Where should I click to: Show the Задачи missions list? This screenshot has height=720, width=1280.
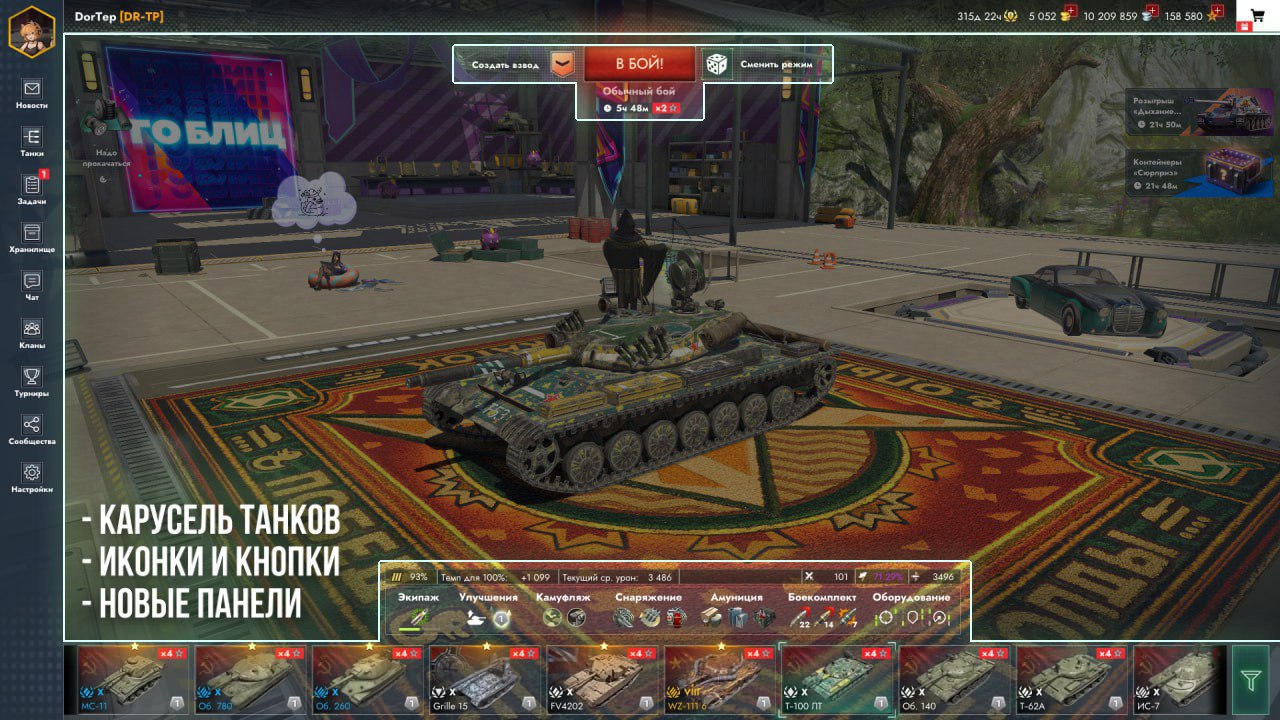[32, 190]
